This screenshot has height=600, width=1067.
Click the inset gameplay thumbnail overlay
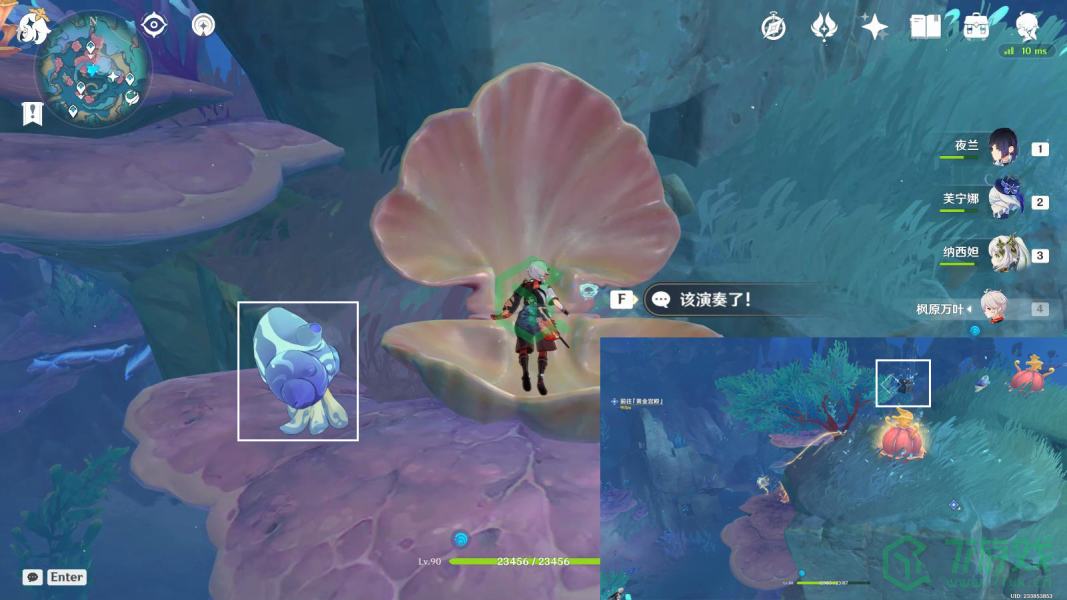pos(833,468)
